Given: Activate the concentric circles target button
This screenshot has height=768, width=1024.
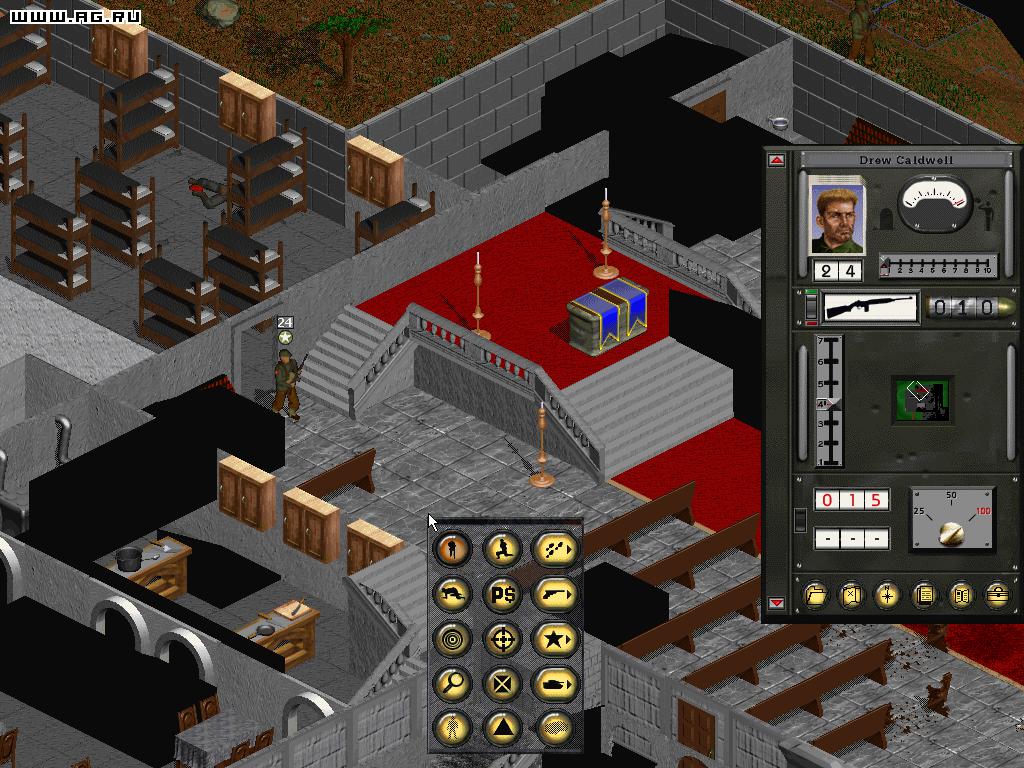Looking at the screenshot, I should point(453,637).
